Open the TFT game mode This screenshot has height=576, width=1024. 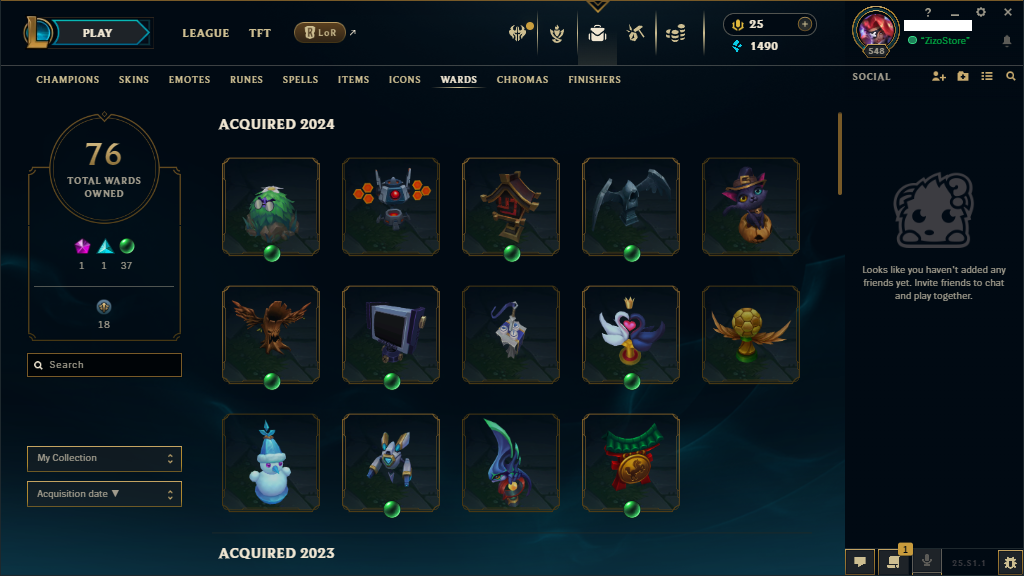coord(260,33)
